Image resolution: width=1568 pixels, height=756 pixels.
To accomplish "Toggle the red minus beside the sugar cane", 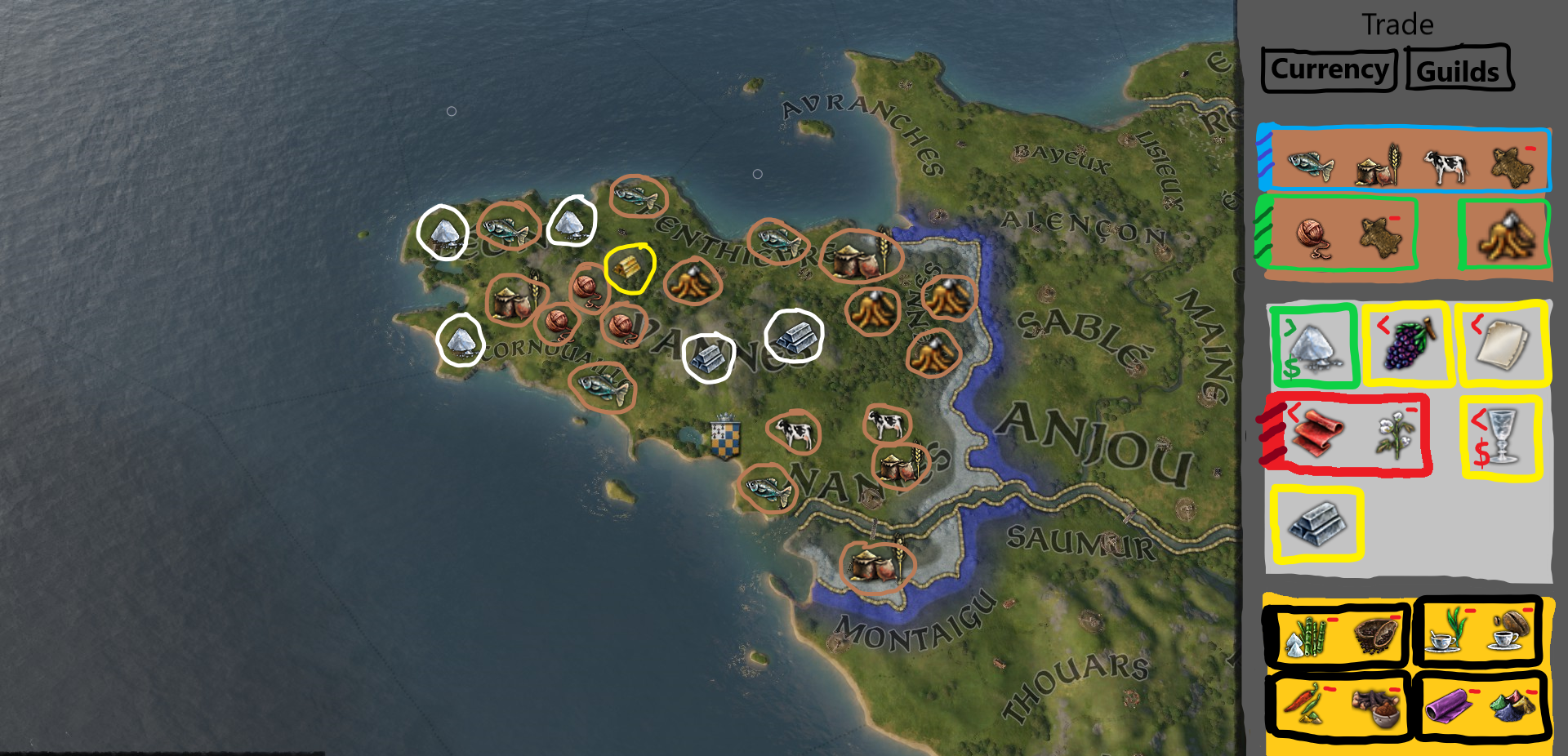I will tap(1332, 619).
